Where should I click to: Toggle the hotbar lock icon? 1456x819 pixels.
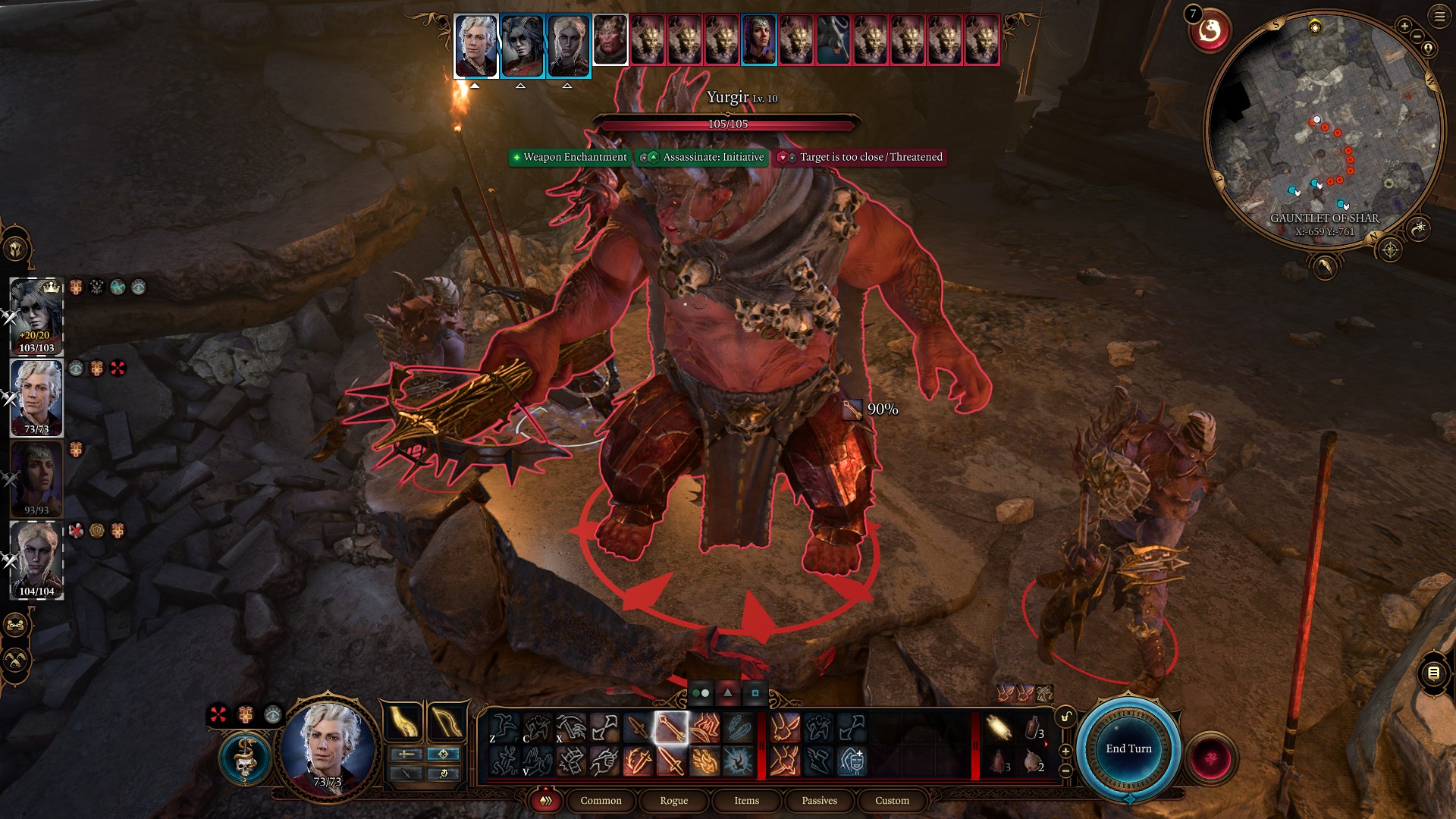pos(1065,717)
